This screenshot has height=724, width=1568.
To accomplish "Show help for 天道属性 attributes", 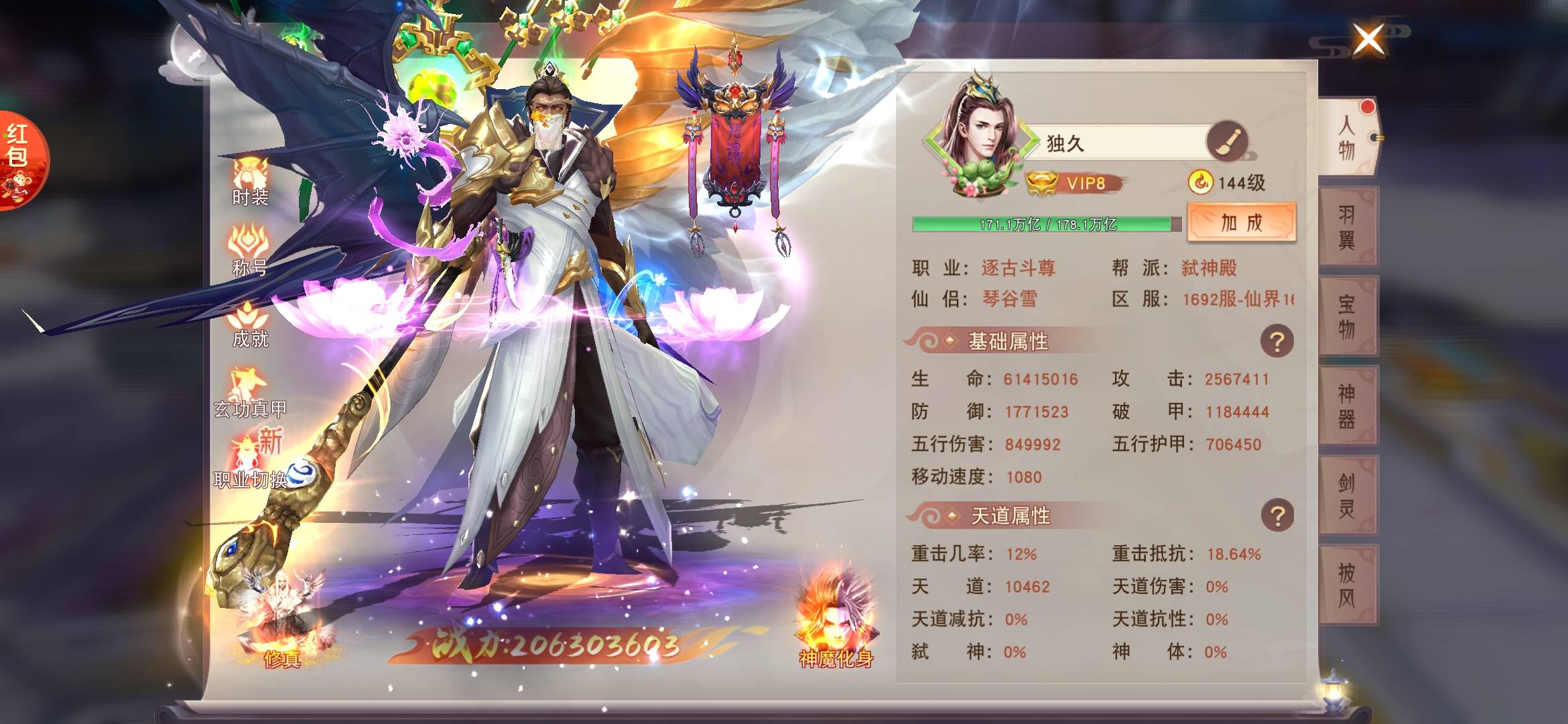I will click(x=1277, y=516).
